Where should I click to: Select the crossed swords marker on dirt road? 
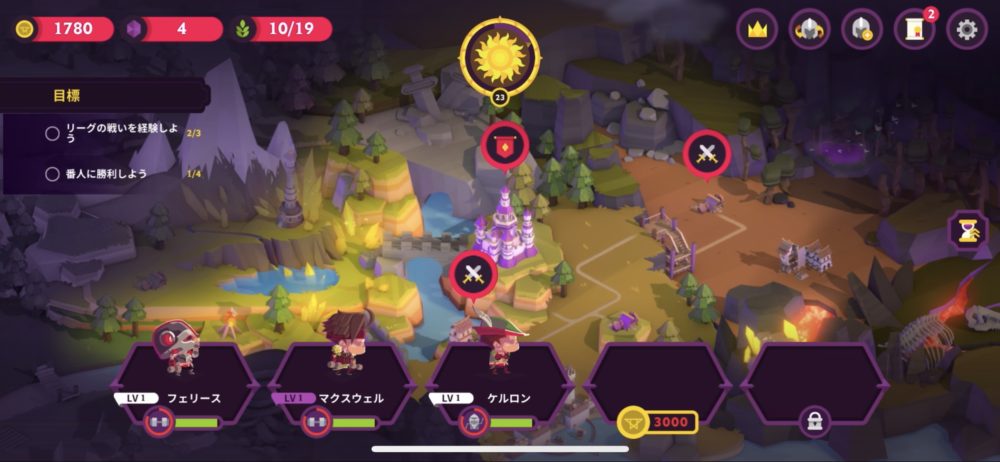tap(707, 154)
